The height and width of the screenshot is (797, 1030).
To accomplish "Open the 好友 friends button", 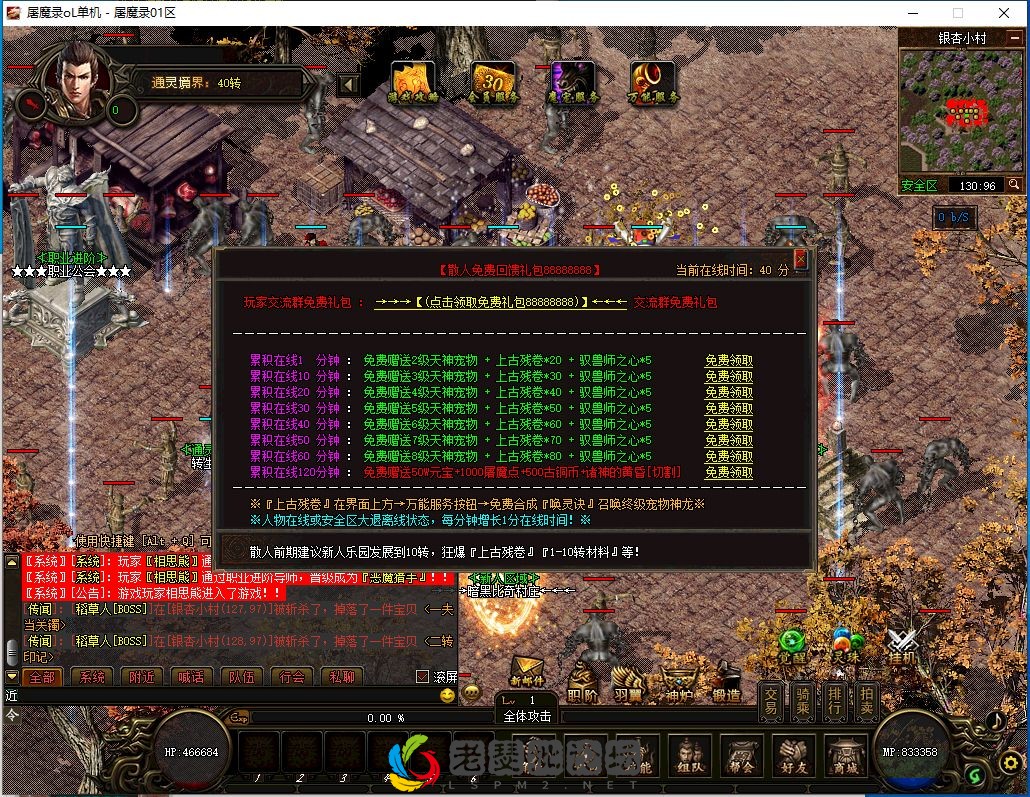I will pos(791,757).
